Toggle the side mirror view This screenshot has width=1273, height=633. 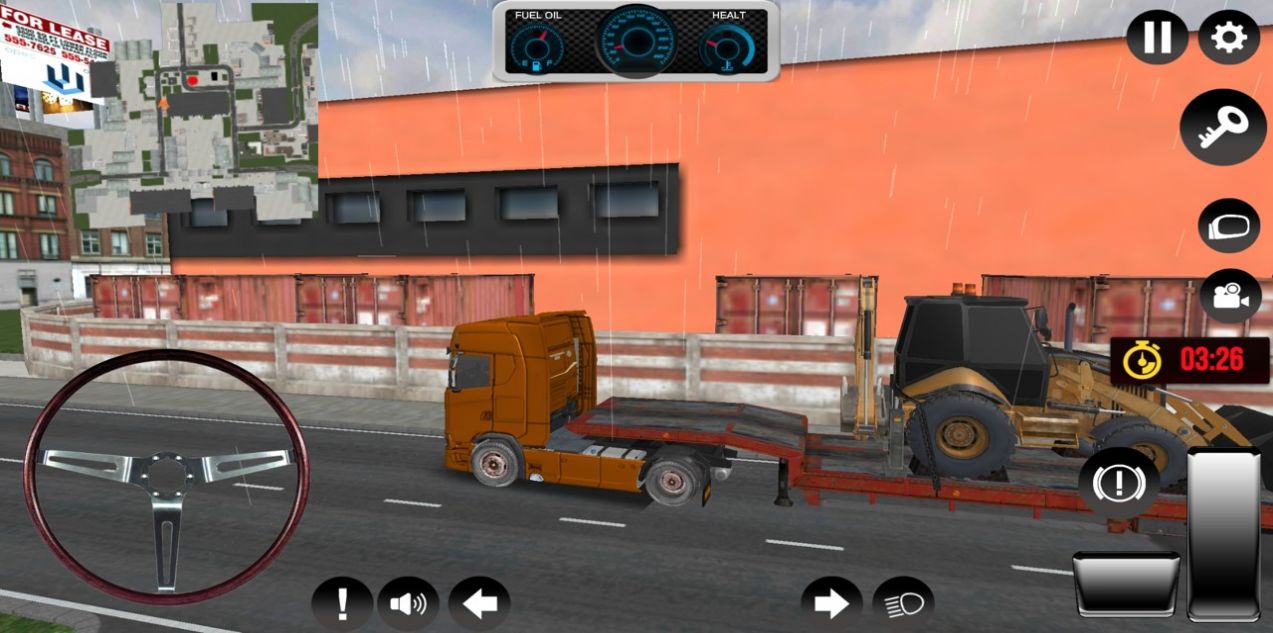point(1228,226)
